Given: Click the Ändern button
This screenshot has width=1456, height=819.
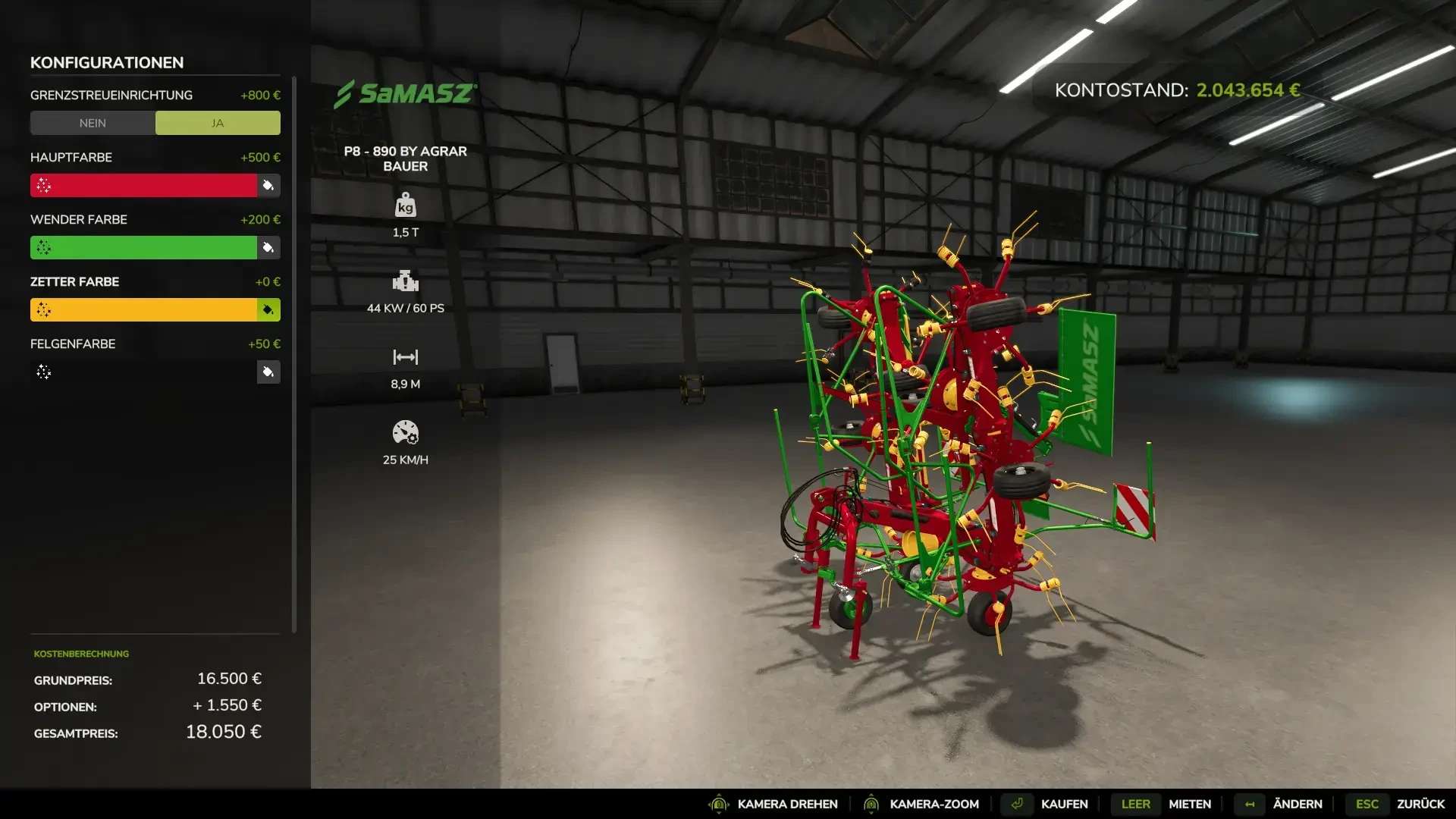Looking at the screenshot, I should point(1297,804).
